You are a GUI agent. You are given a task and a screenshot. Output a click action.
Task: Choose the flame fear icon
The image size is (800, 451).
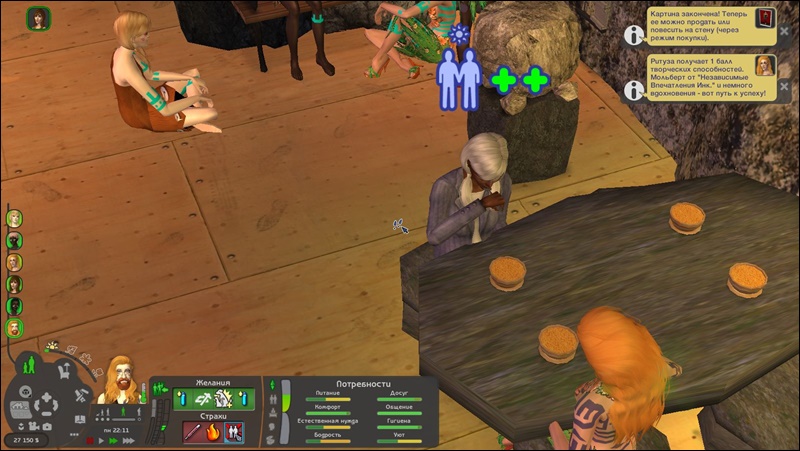coord(214,432)
